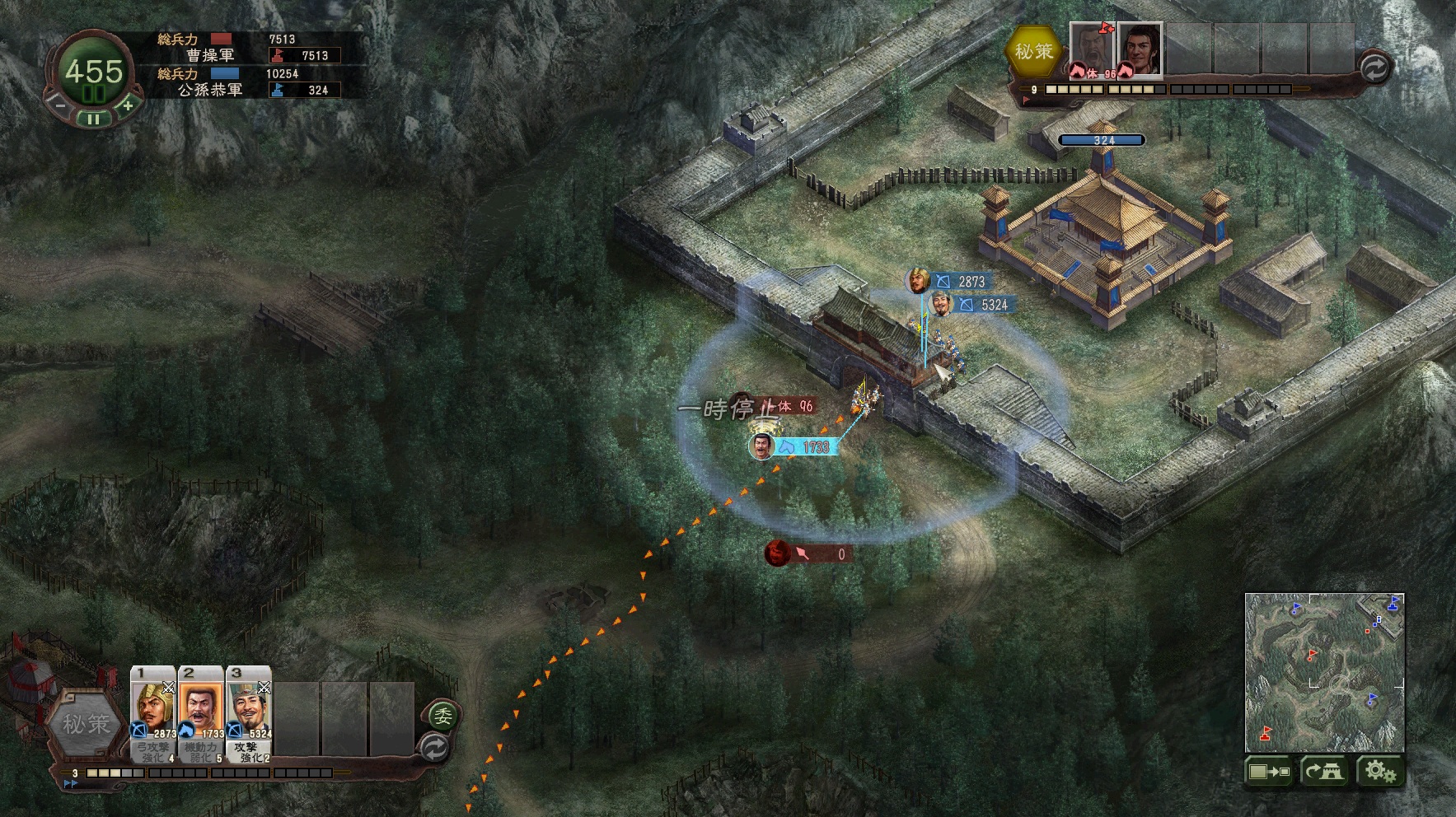
Task: Click the cycle arrows button beside officer cards
Action: [434, 748]
